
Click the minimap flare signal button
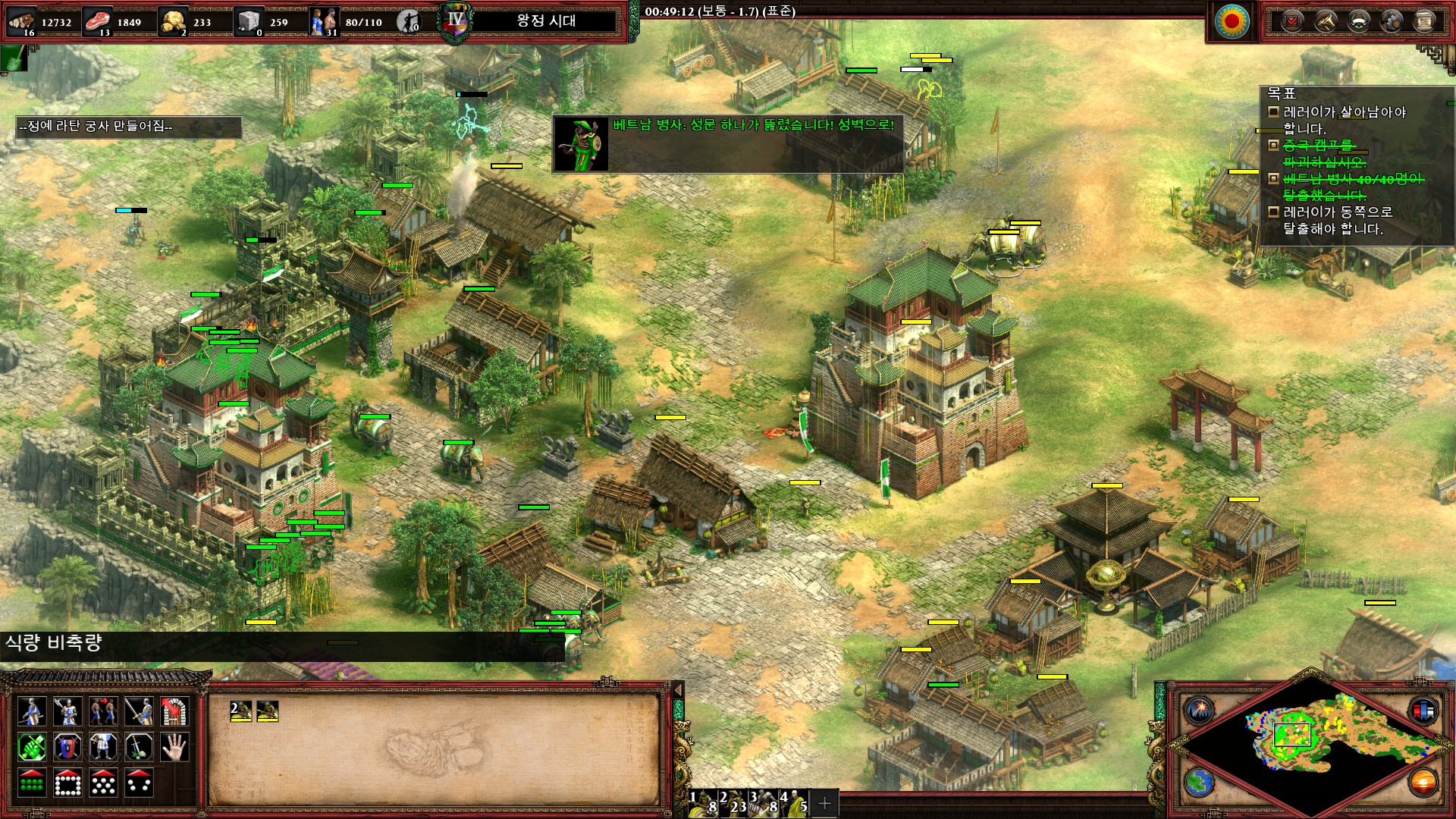tap(1200, 711)
